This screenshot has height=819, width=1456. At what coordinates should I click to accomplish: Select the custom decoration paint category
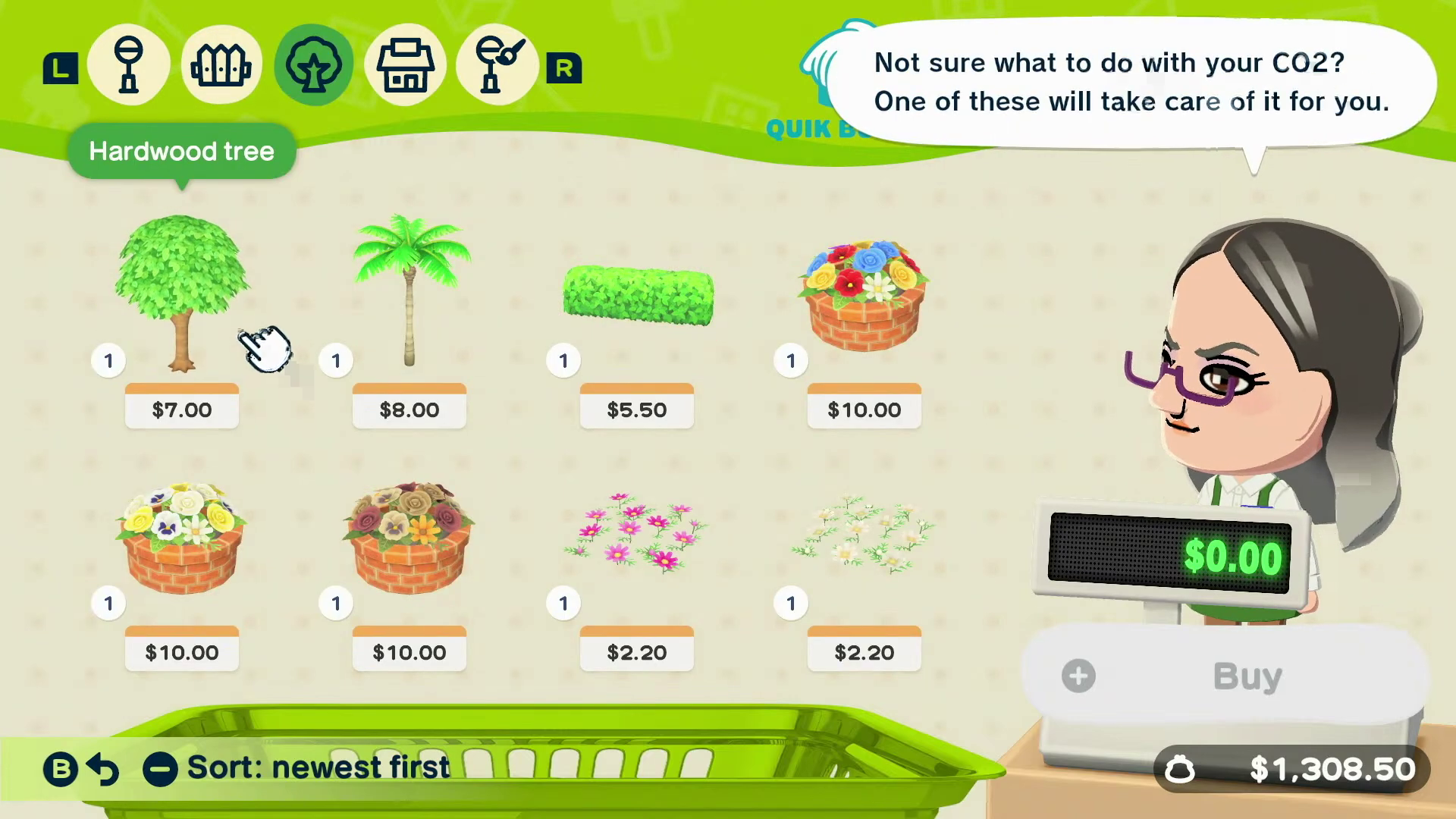coord(497,64)
